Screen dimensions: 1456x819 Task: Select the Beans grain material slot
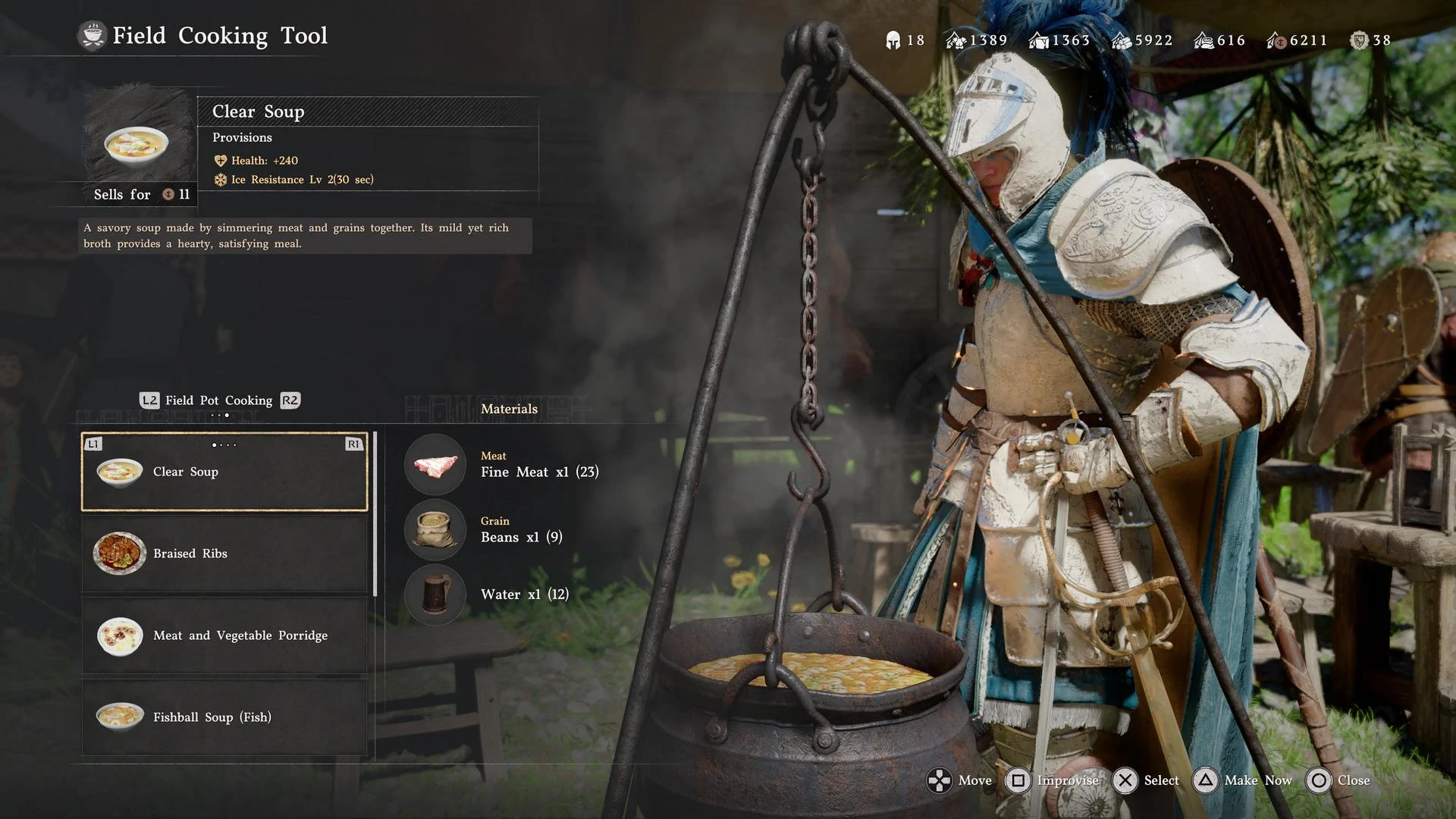[435, 529]
